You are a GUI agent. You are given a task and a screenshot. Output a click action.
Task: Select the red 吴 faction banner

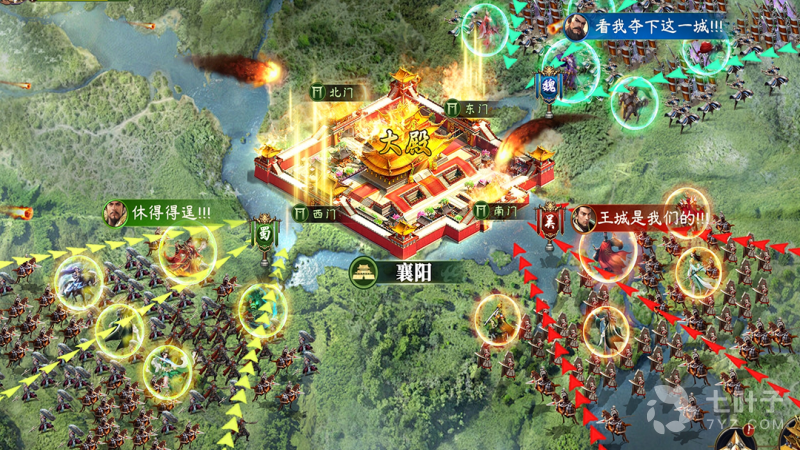pyautogui.click(x=549, y=222)
